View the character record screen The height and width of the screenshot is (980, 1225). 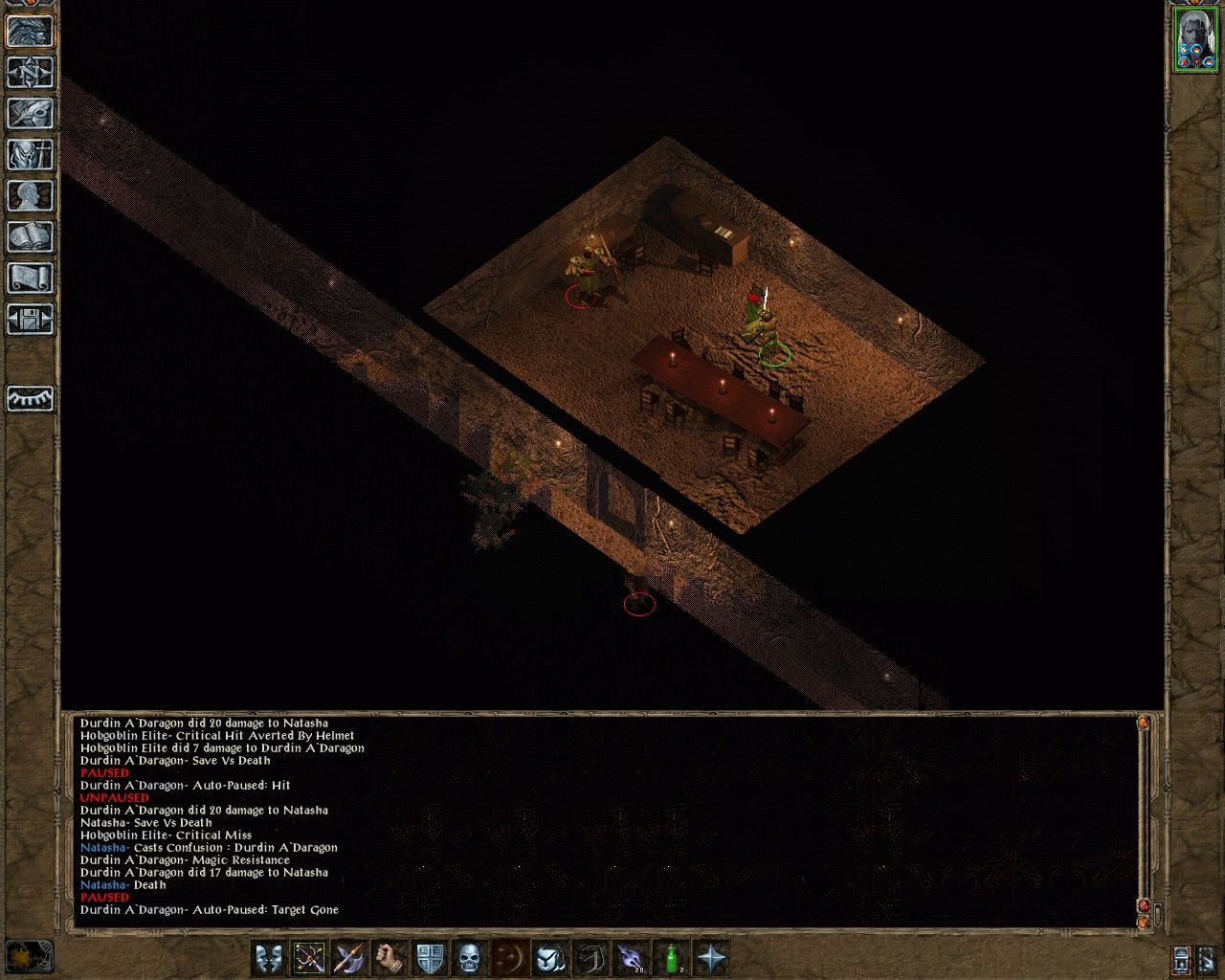point(31,194)
